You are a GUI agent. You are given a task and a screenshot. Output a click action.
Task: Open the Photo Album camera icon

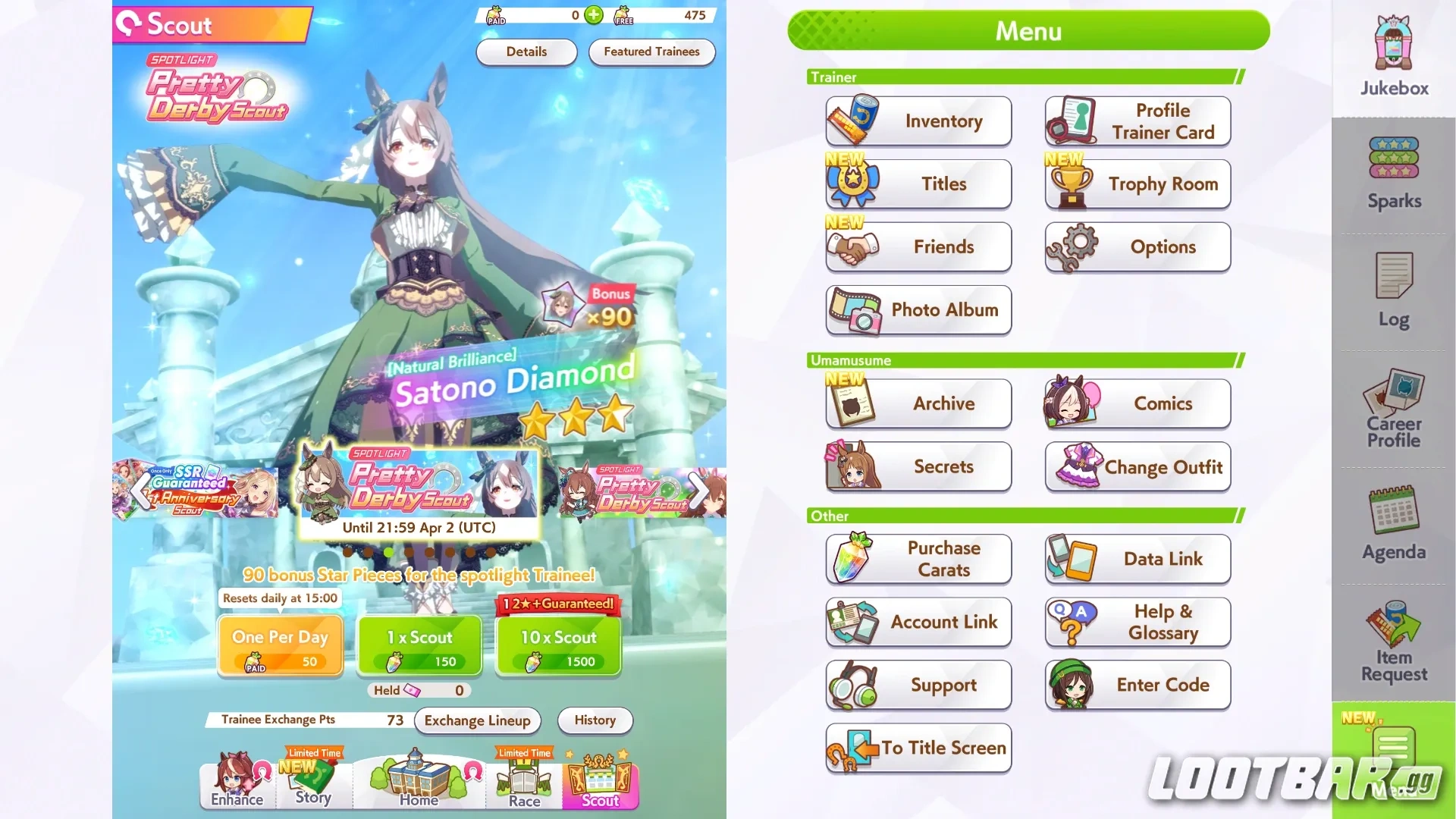pos(918,310)
